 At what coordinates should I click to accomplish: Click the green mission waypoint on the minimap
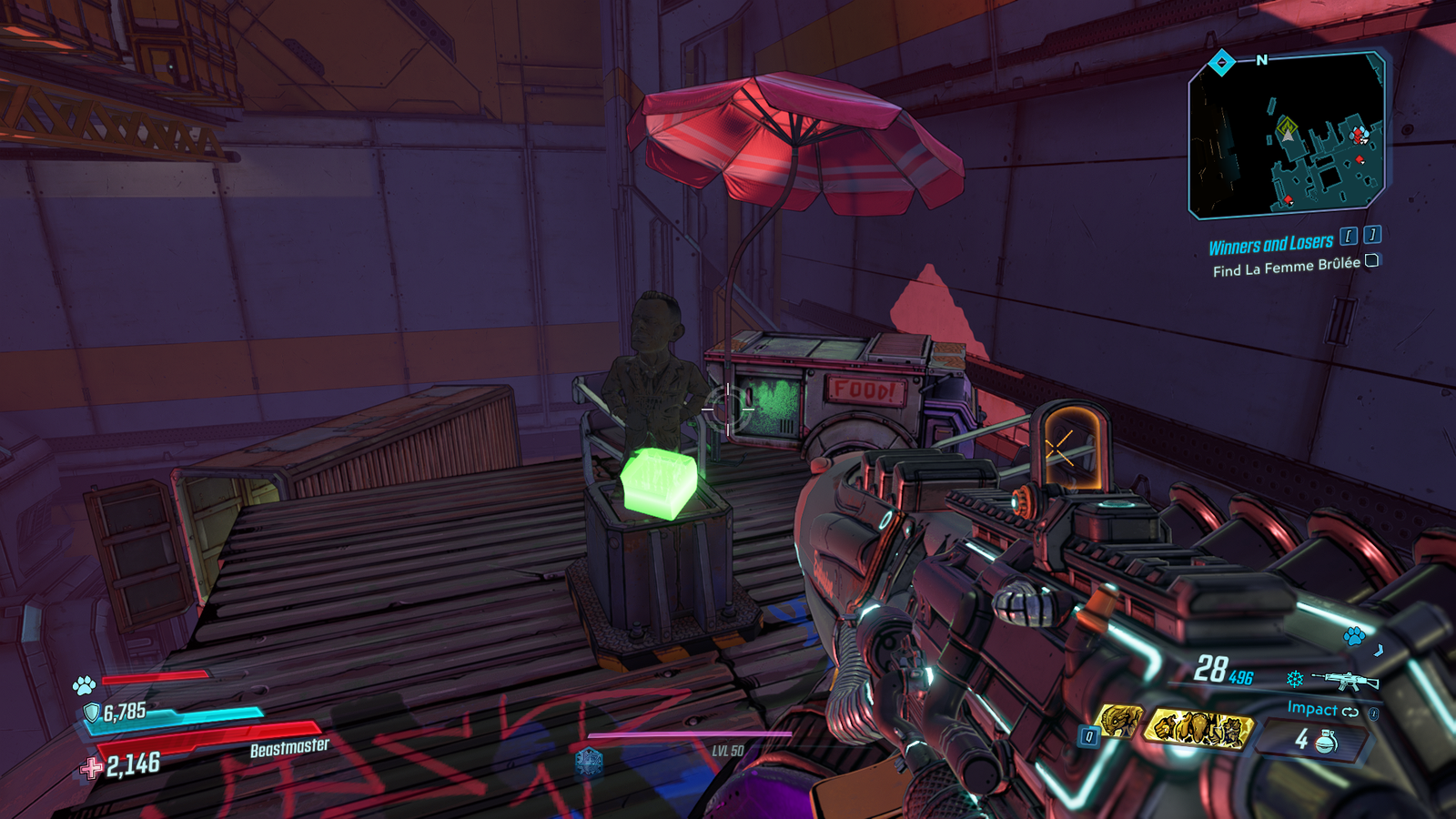(x=1288, y=123)
